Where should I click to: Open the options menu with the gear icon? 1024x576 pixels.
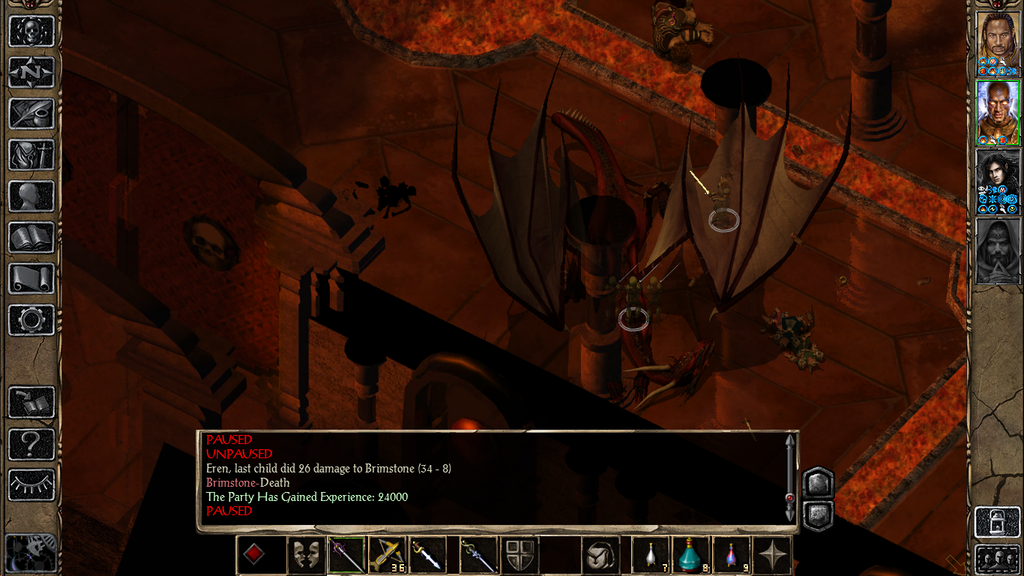(x=31, y=319)
